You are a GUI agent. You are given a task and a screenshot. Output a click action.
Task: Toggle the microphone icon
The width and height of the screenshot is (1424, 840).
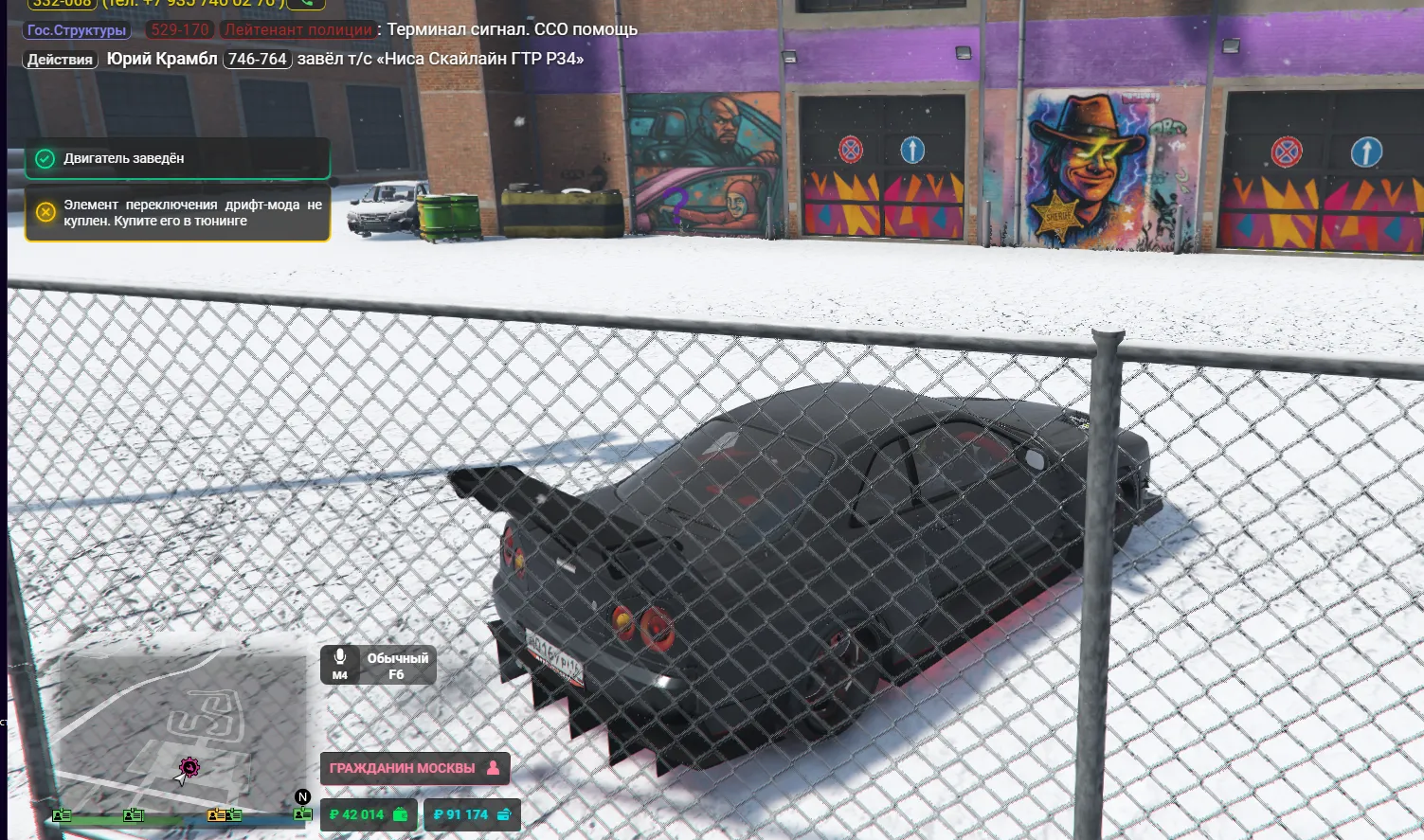click(340, 664)
